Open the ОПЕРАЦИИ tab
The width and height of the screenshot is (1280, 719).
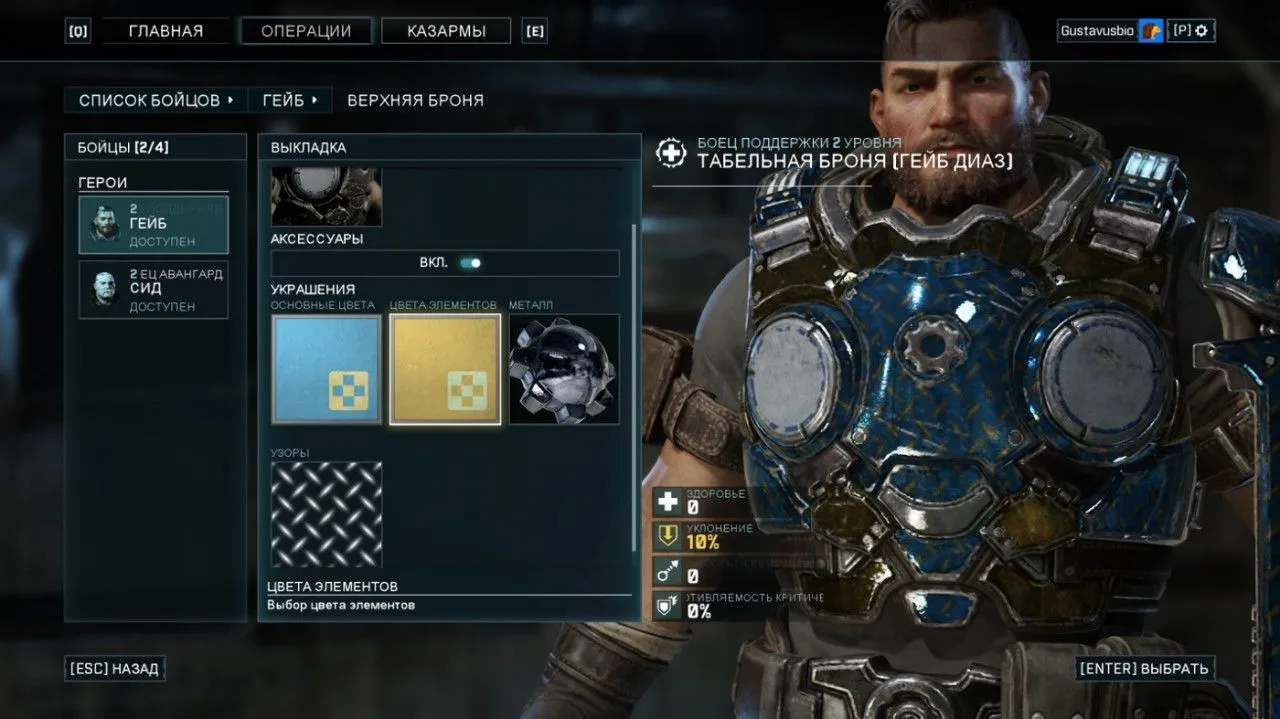point(306,31)
